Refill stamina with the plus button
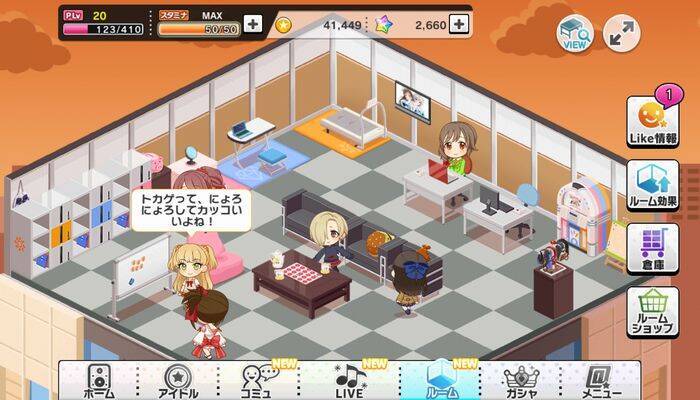Image resolution: width=700 pixels, height=400 pixels. tap(253, 25)
